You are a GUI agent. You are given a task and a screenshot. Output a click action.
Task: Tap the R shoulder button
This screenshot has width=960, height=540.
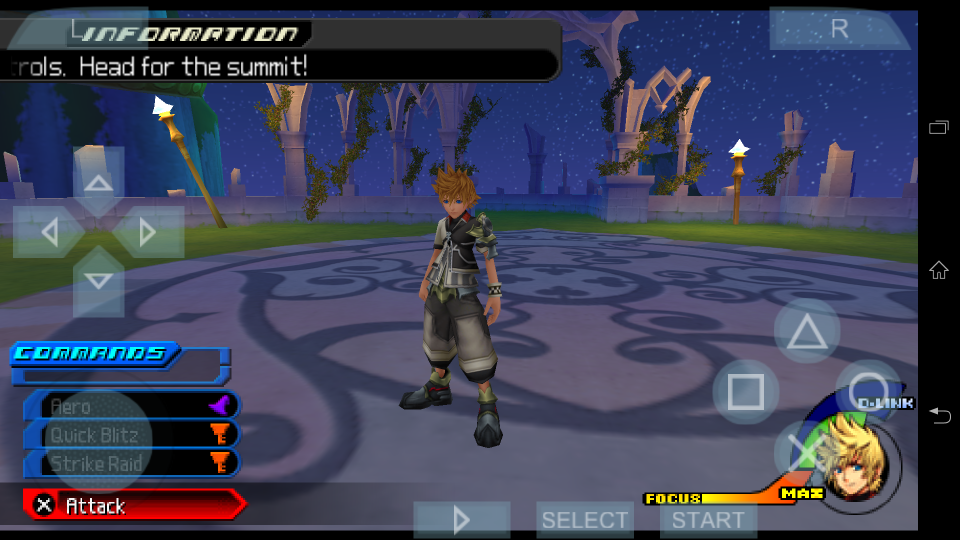(x=840, y=29)
